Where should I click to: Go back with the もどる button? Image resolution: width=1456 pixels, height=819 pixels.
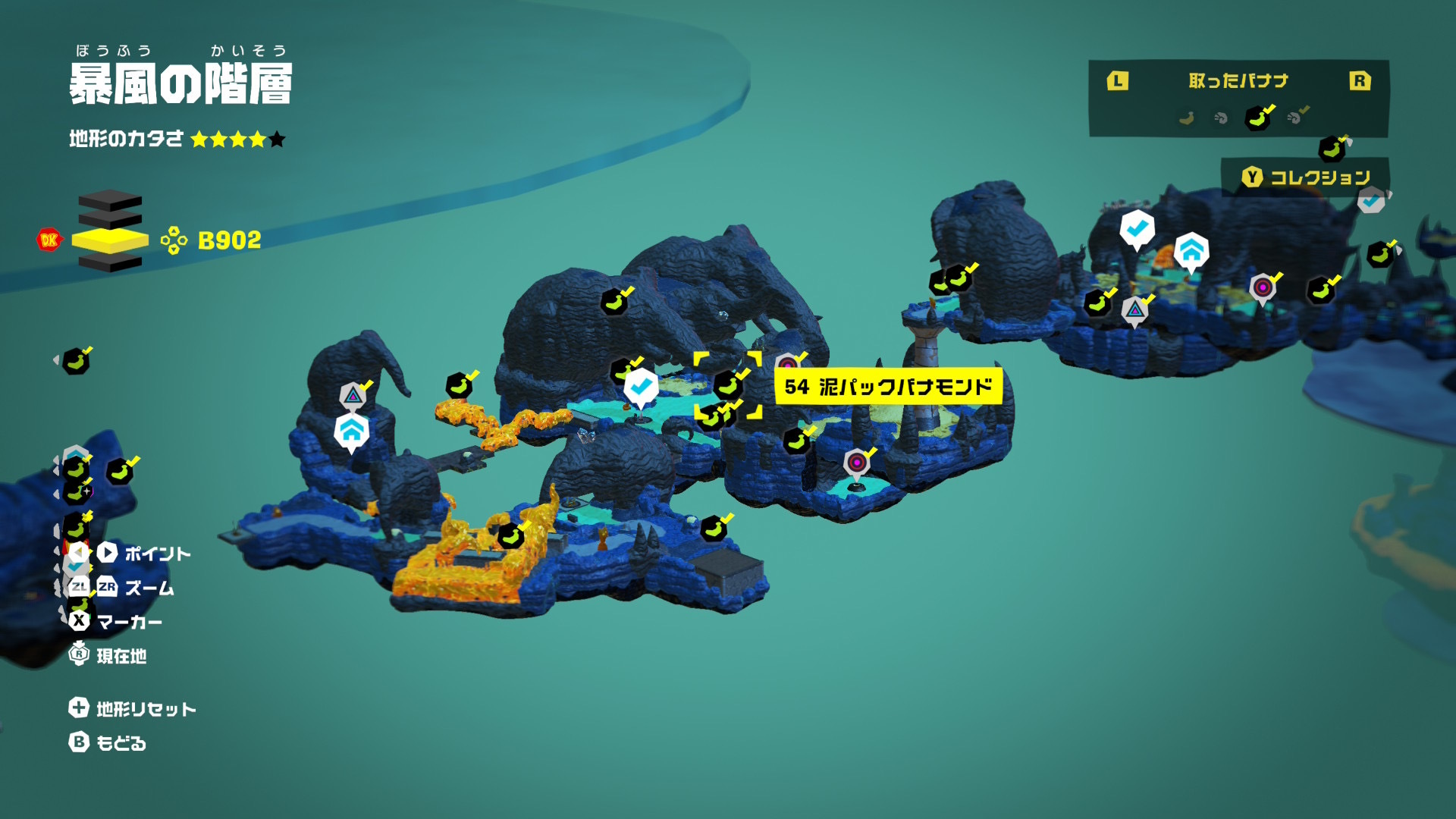[107, 742]
